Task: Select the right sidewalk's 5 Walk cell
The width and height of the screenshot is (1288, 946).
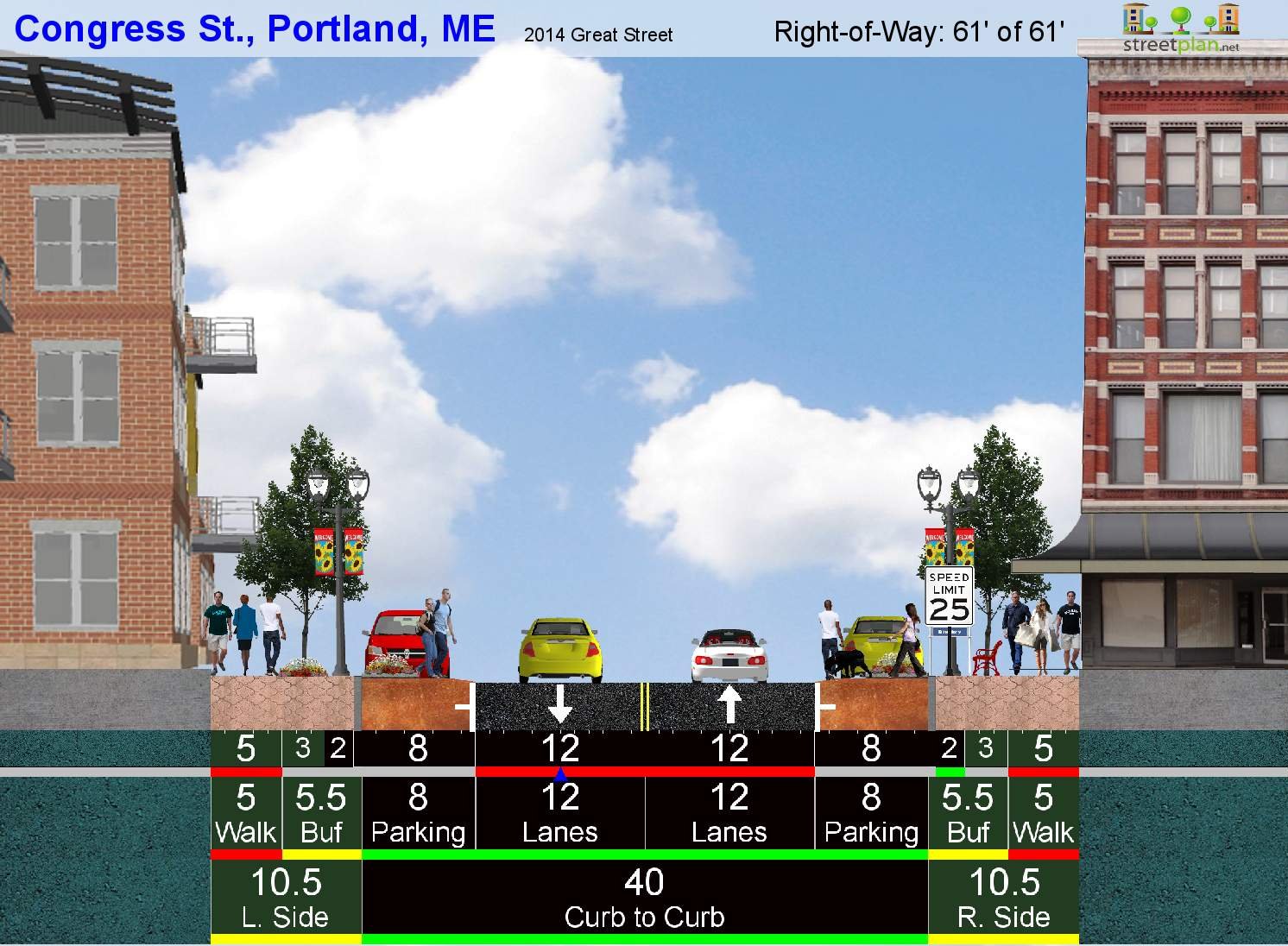Action: click(1043, 813)
